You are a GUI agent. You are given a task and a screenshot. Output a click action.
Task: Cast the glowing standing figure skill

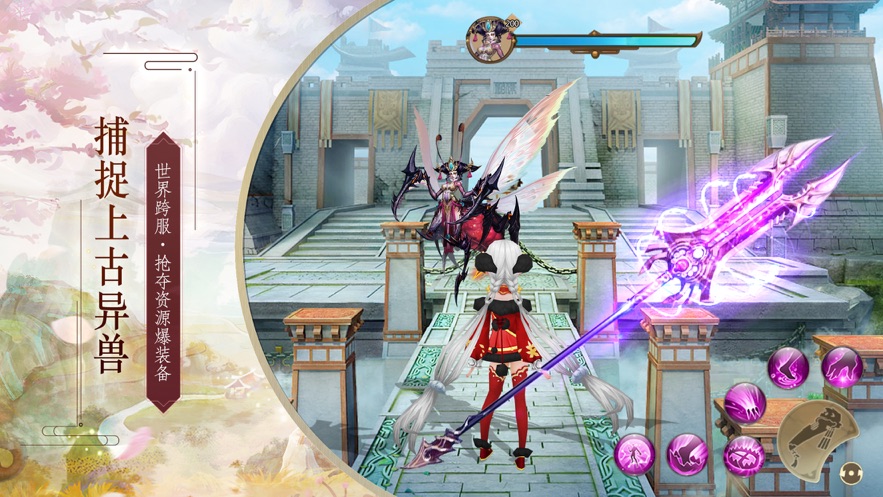point(634,455)
